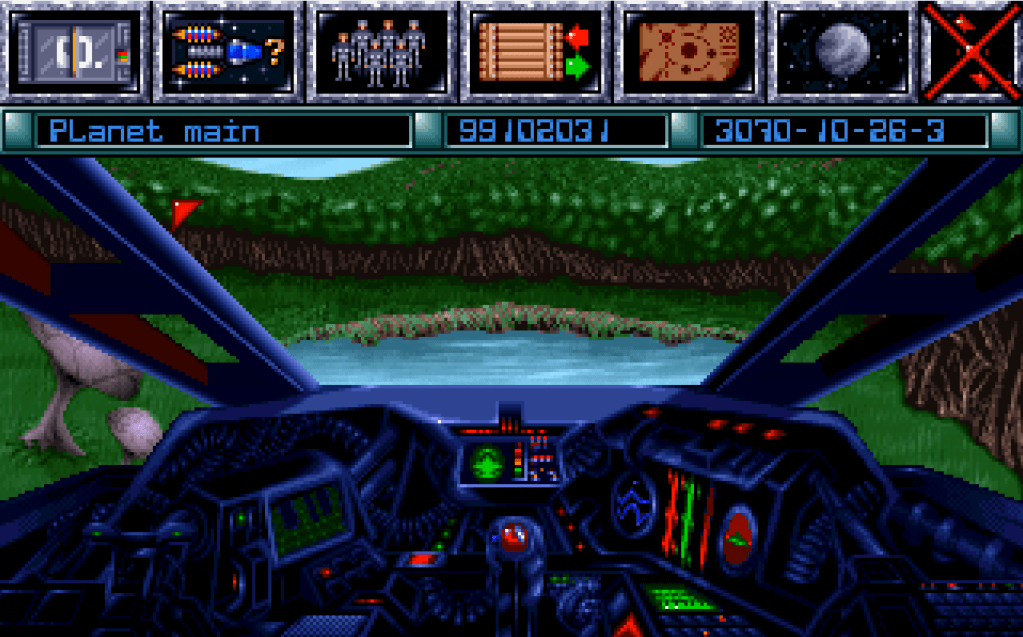This screenshot has height=637, width=1023.
Task: Click the red crossed-out icon
Action: click(x=973, y=51)
